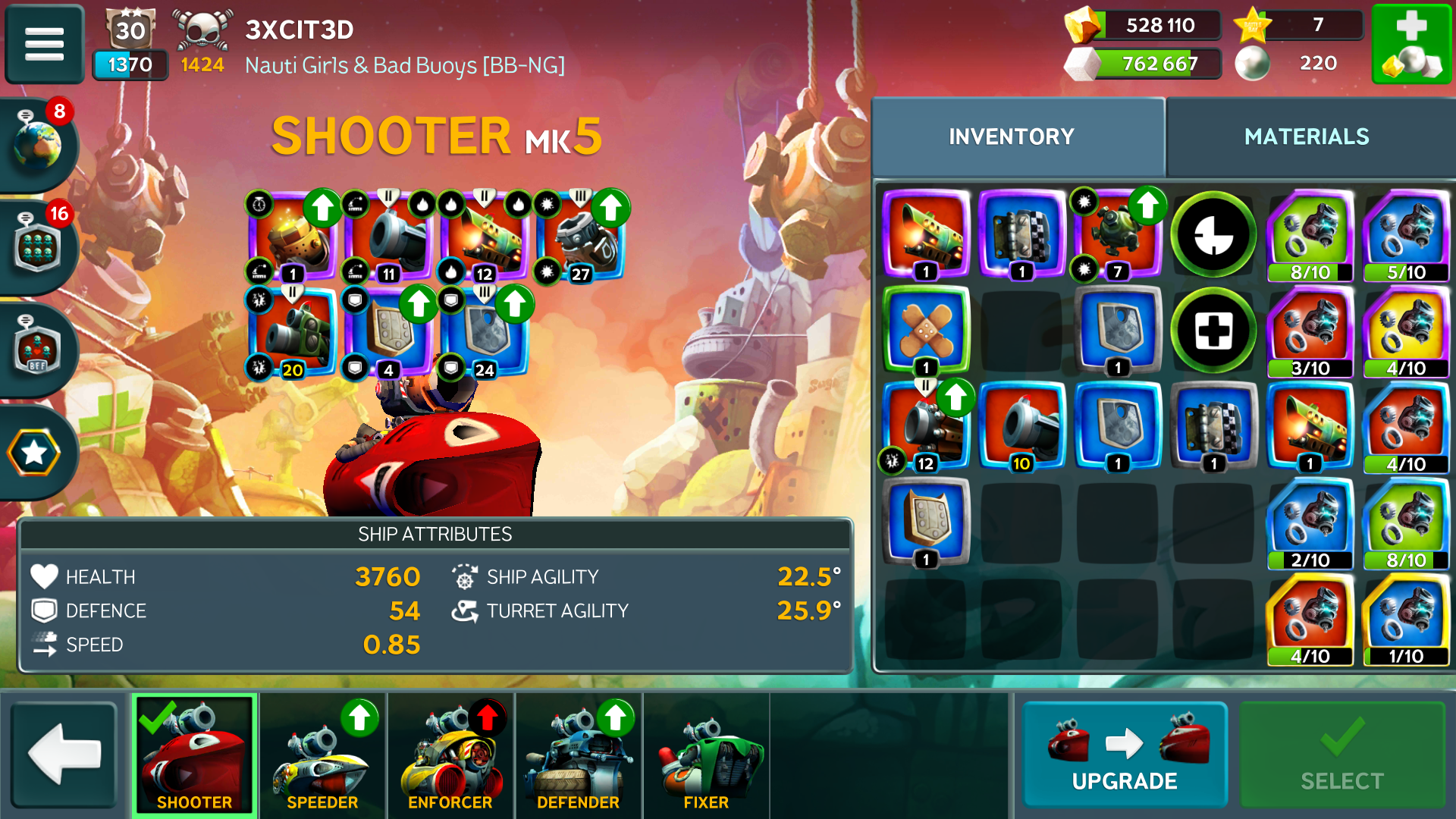Screen dimensions: 1456x819
Task: Select equipped level 20 green launcher slot
Action: click(x=293, y=334)
